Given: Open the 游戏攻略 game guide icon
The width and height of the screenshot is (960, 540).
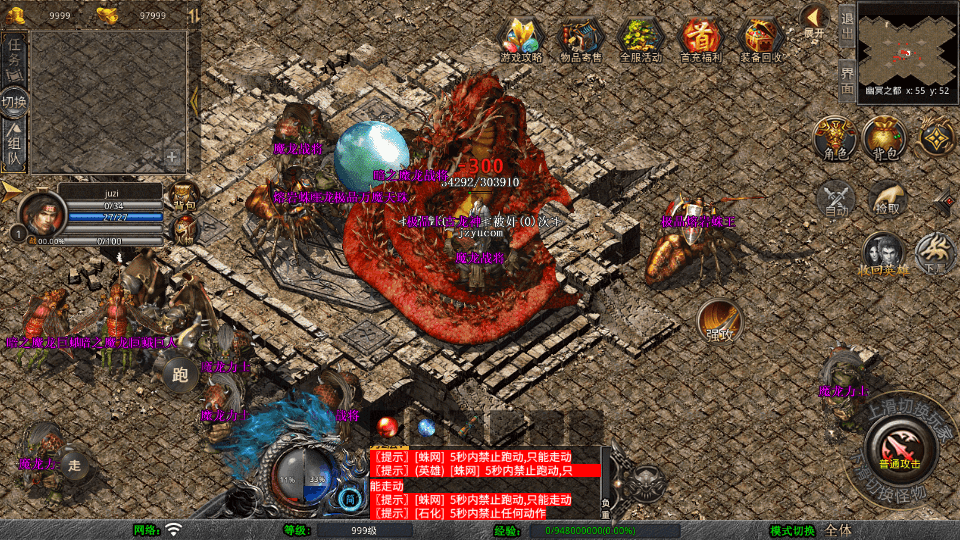Looking at the screenshot, I should pyautogui.click(x=521, y=38).
